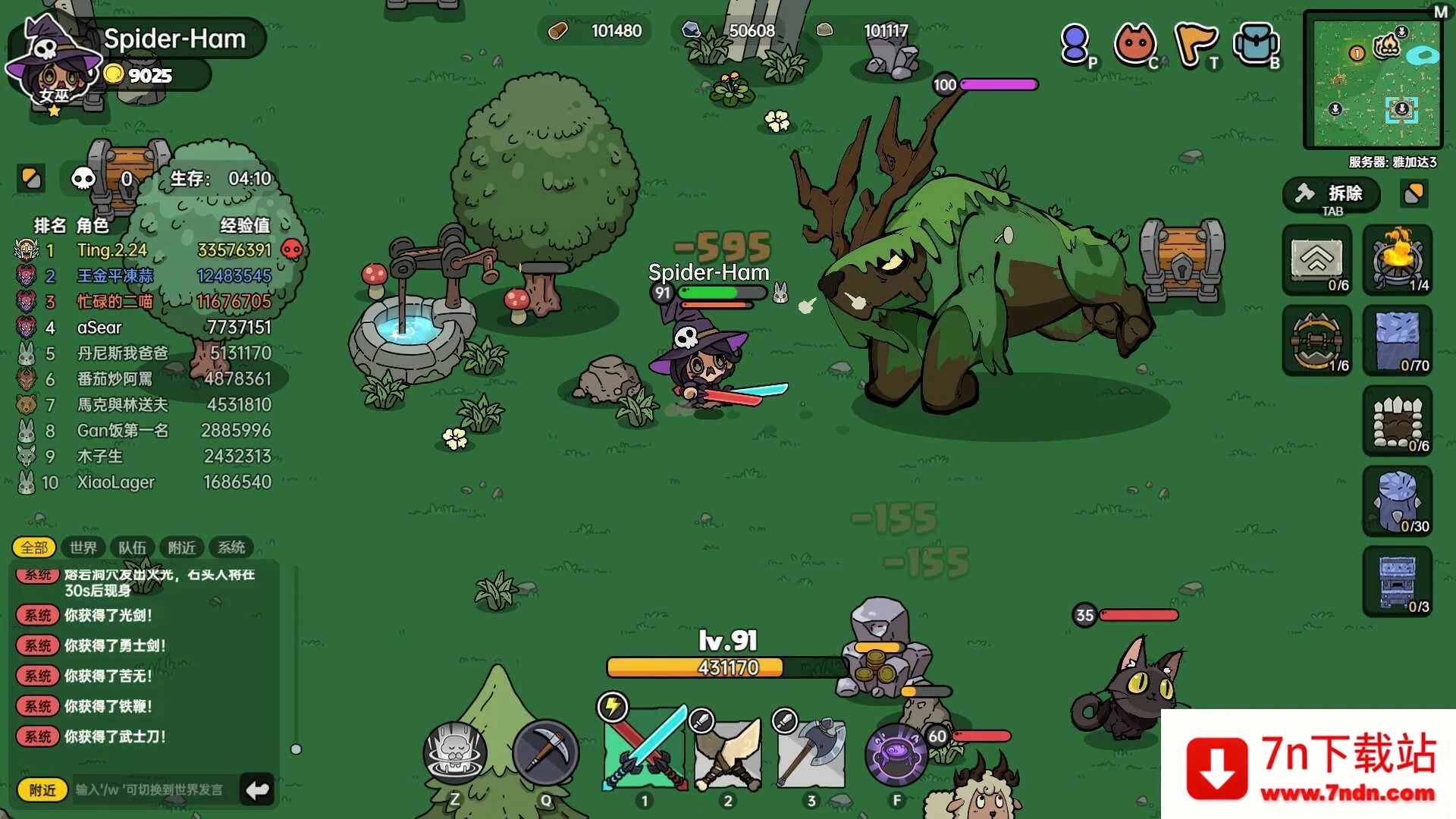Switch to the 世界 chat tab
Screen dimensions: 1456x819
[x=83, y=547]
